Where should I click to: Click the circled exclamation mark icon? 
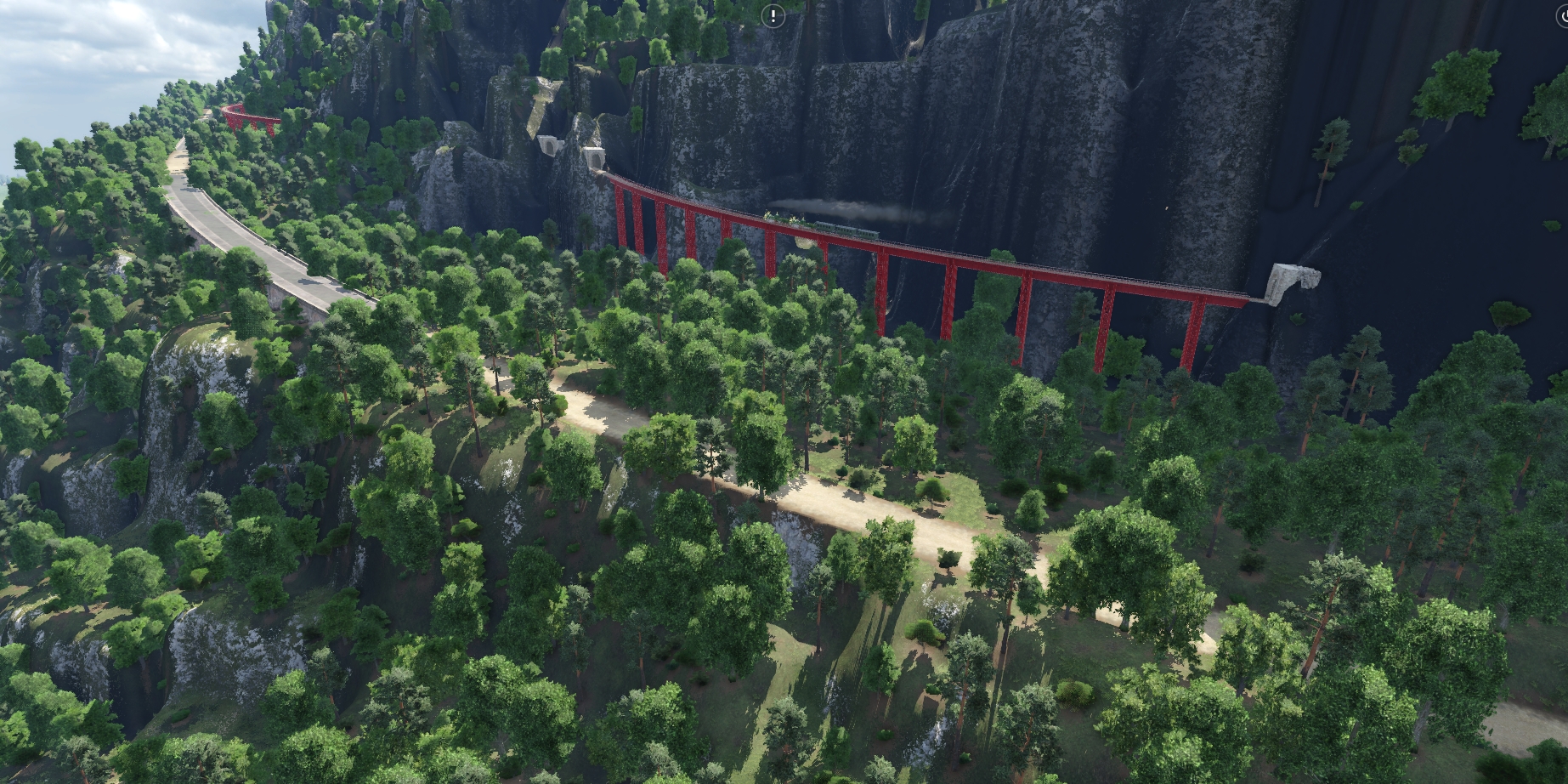pyautogui.click(x=773, y=15)
